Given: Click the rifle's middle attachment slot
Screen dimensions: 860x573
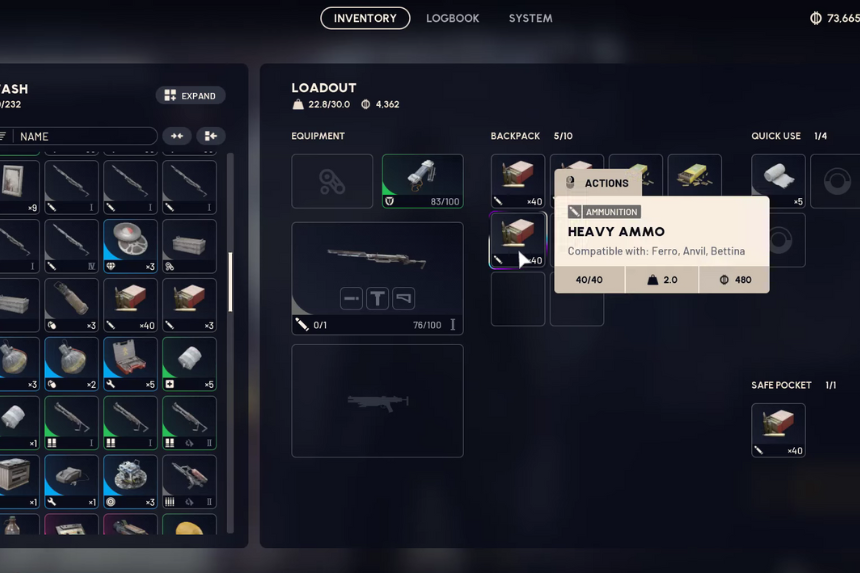Looking at the screenshot, I should point(377,298).
